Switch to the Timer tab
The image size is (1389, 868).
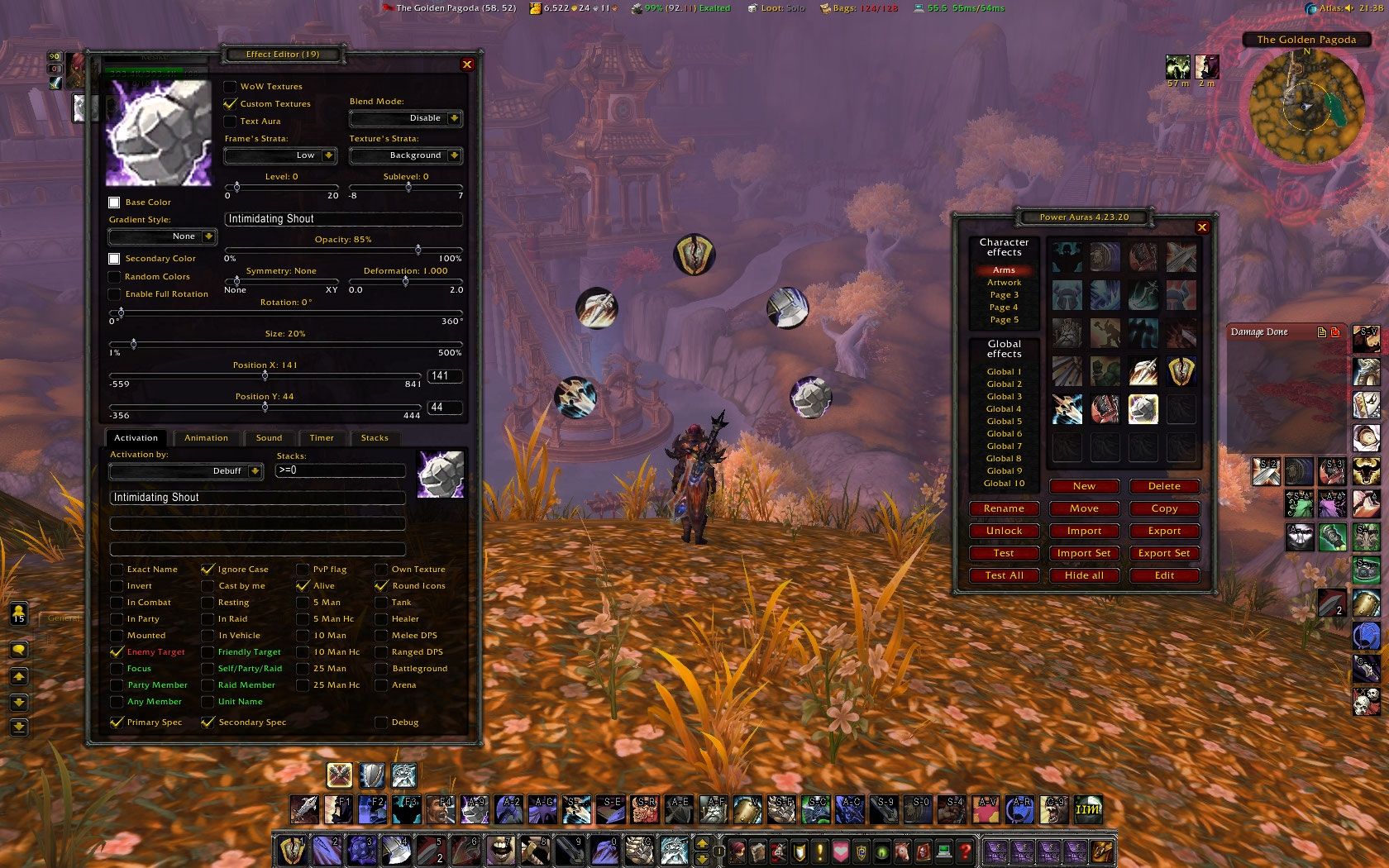coord(321,437)
